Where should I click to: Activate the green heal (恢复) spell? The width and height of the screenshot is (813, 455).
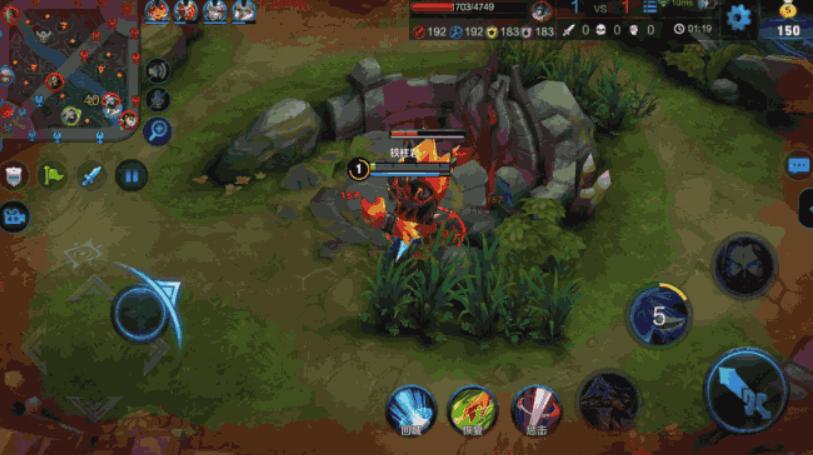[x=473, y=410]
